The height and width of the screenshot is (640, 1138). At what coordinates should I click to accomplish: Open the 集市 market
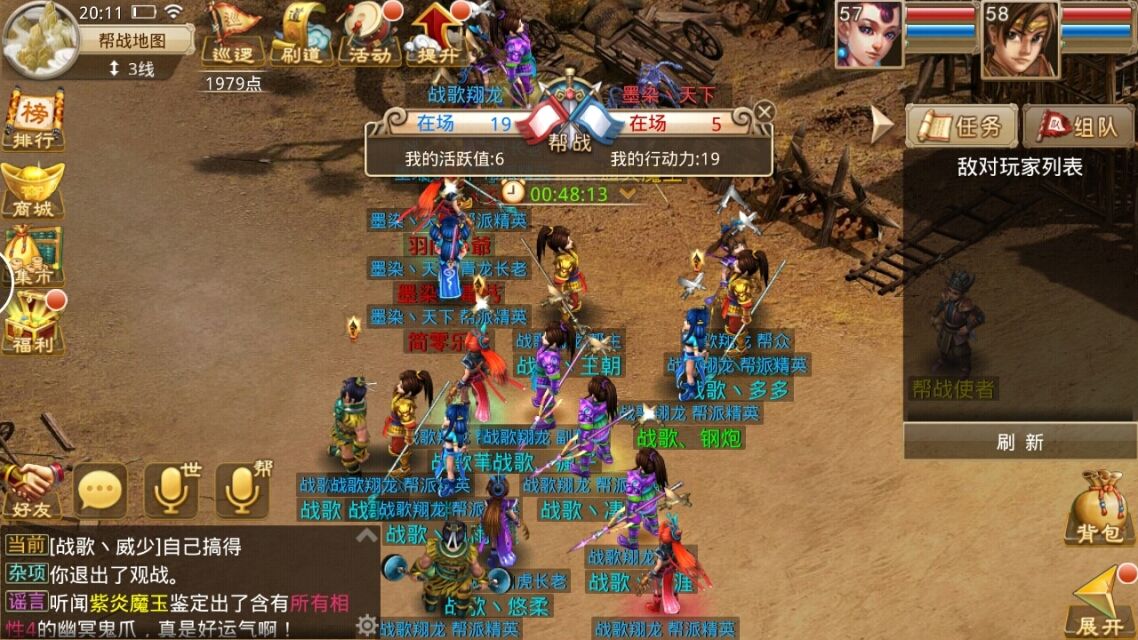coord(33,256)
